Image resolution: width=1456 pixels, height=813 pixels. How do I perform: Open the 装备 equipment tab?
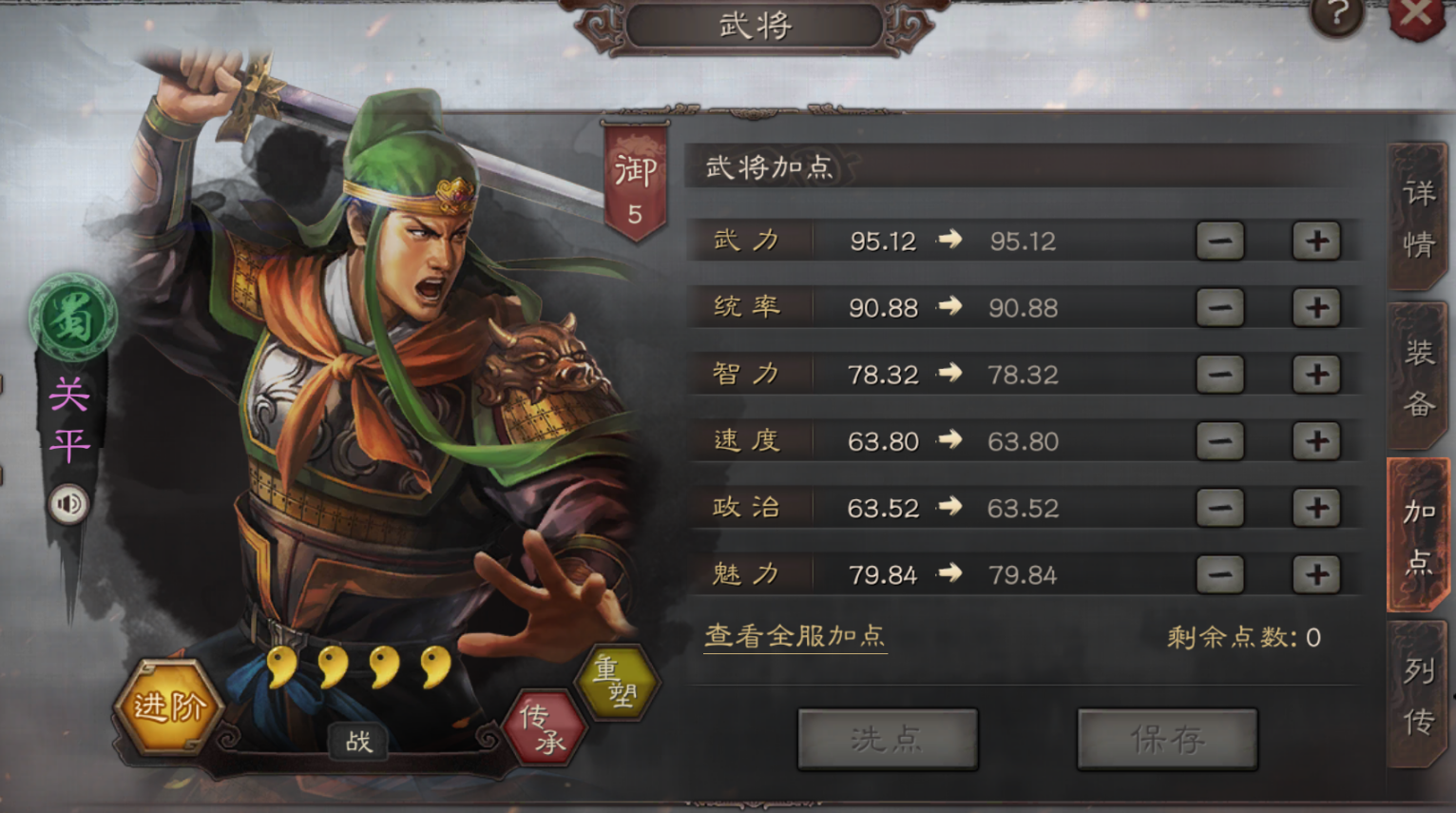(1419, 375)
